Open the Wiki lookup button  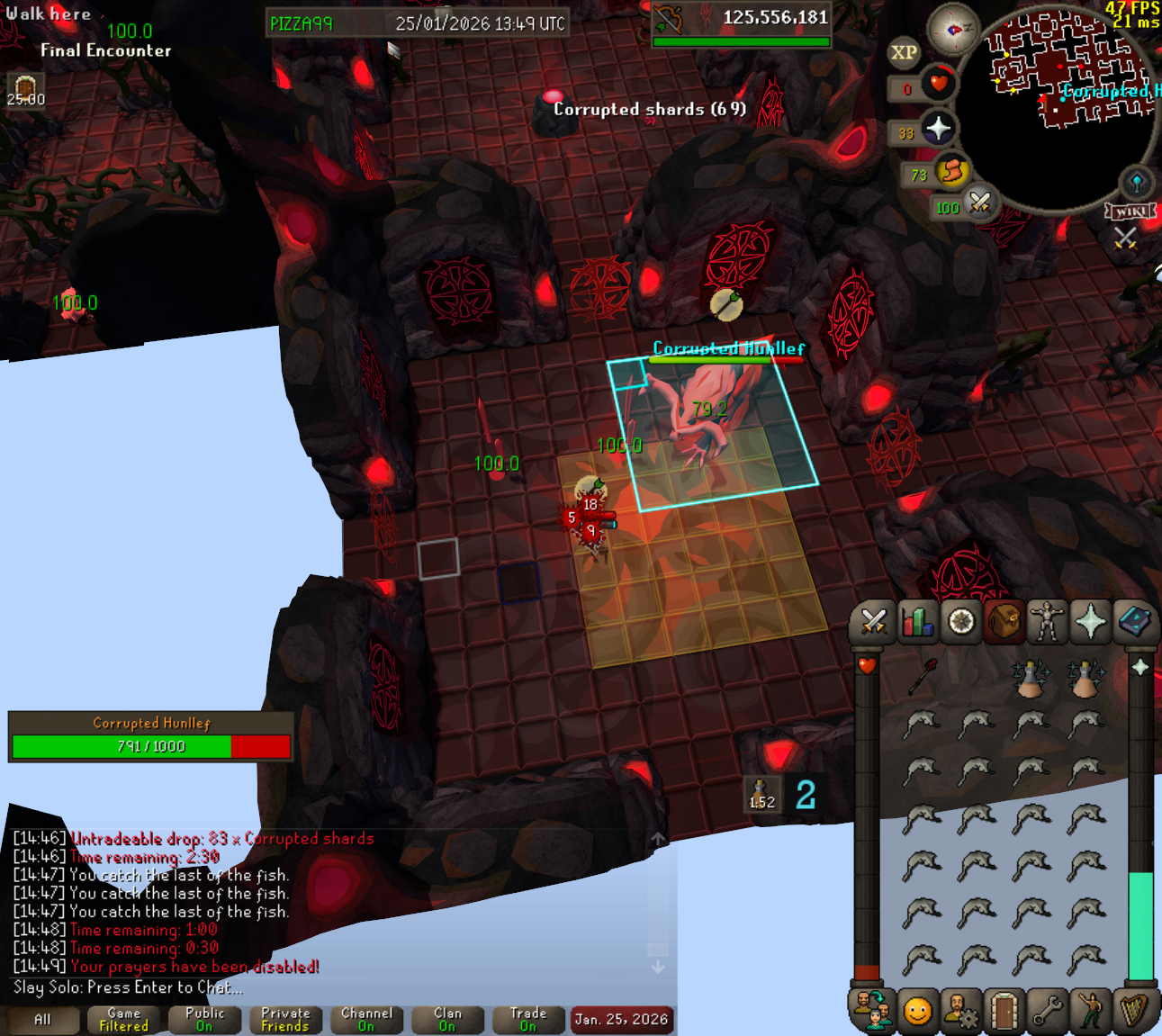[1130, 212]
